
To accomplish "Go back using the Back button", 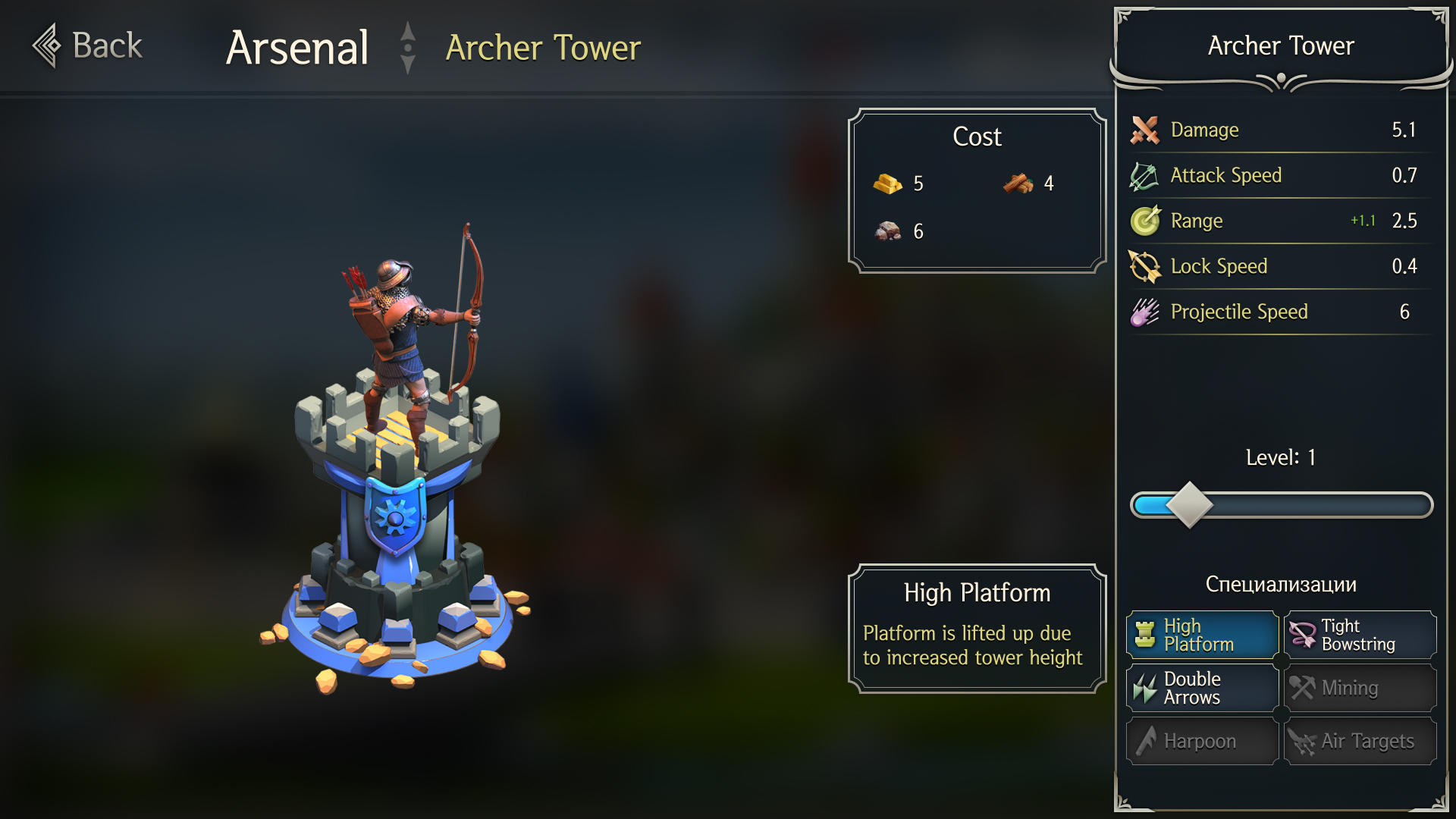I will pyautogui.click(x=88, y=45).
